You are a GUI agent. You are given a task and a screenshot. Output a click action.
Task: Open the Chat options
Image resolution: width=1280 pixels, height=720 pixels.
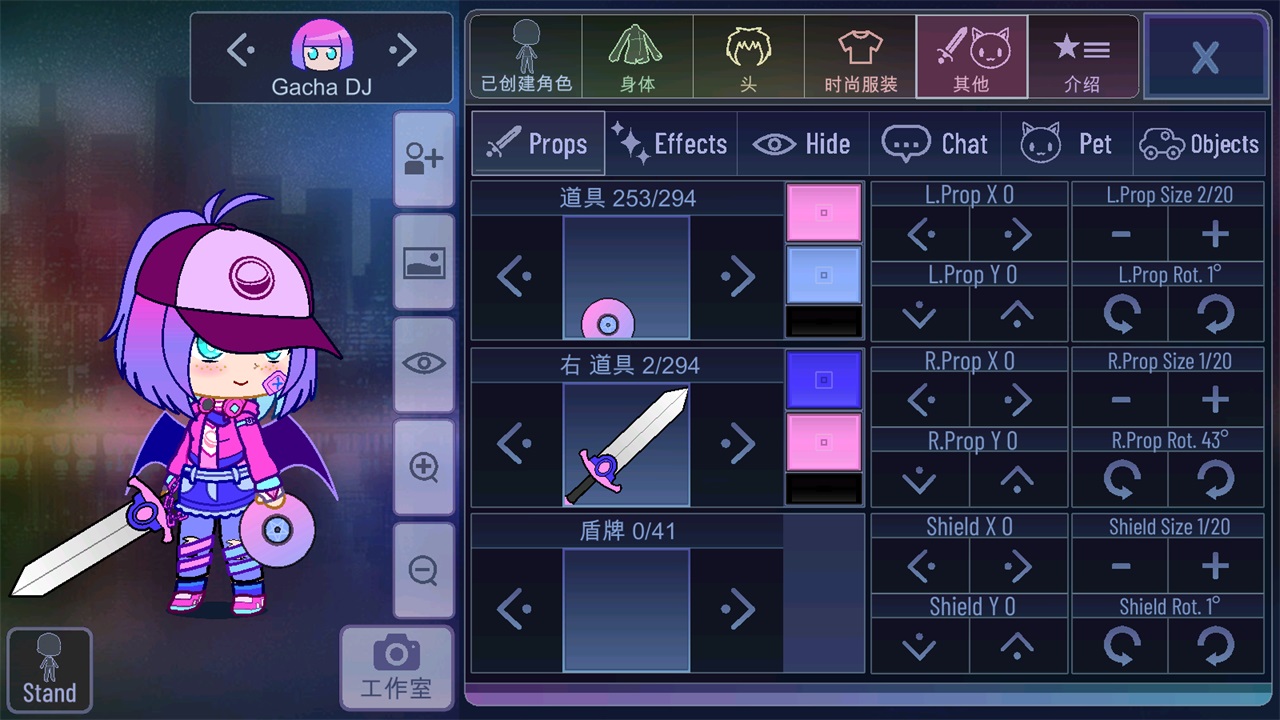935,143
